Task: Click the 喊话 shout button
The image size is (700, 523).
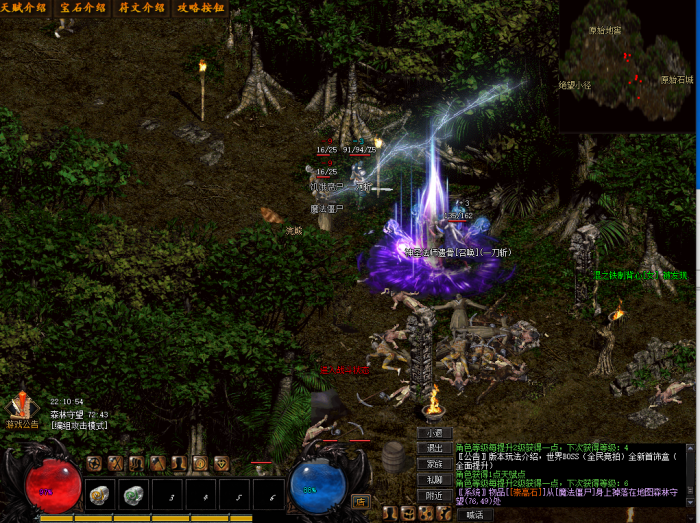Action: click(x=474, y=515)
